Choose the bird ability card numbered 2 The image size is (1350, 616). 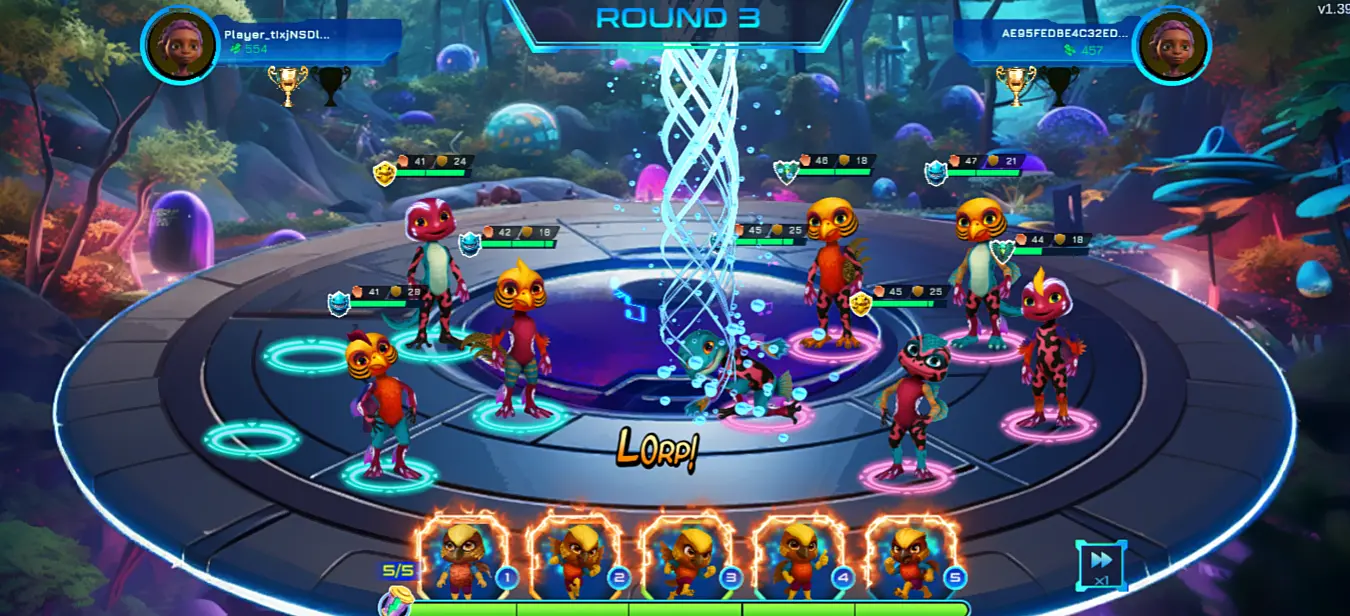(575, 558)
